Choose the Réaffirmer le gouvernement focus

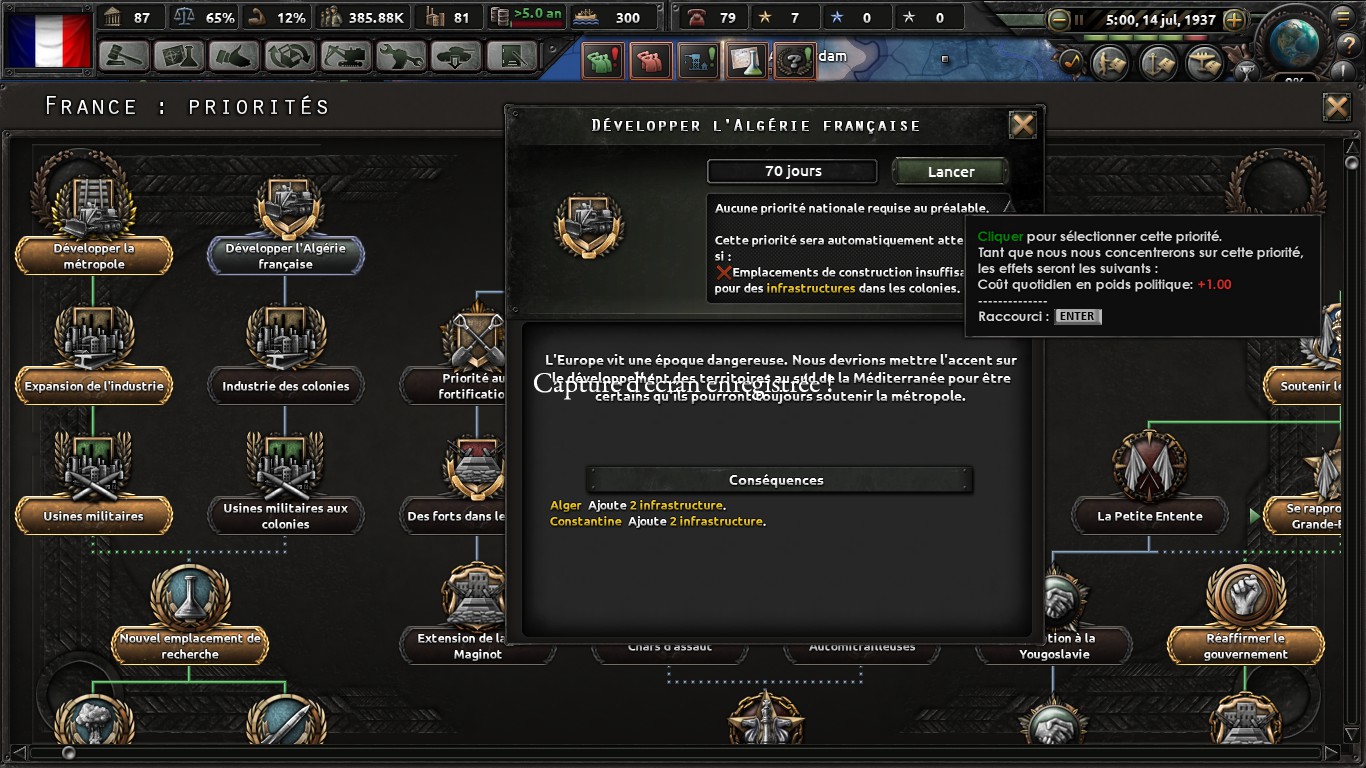coord(1245,646)
